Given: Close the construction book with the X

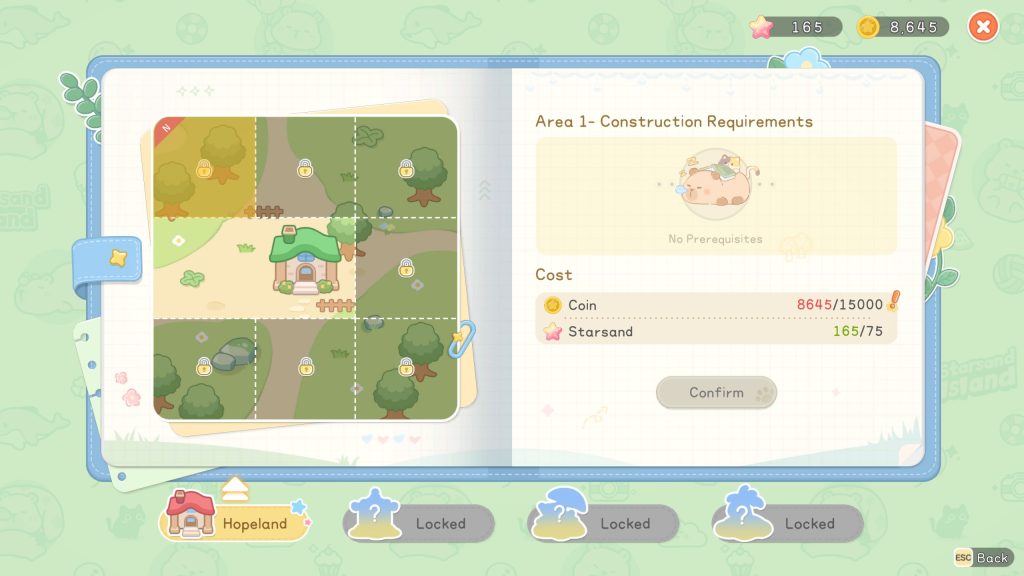Looking at the screenshot, I should (983, 27).
